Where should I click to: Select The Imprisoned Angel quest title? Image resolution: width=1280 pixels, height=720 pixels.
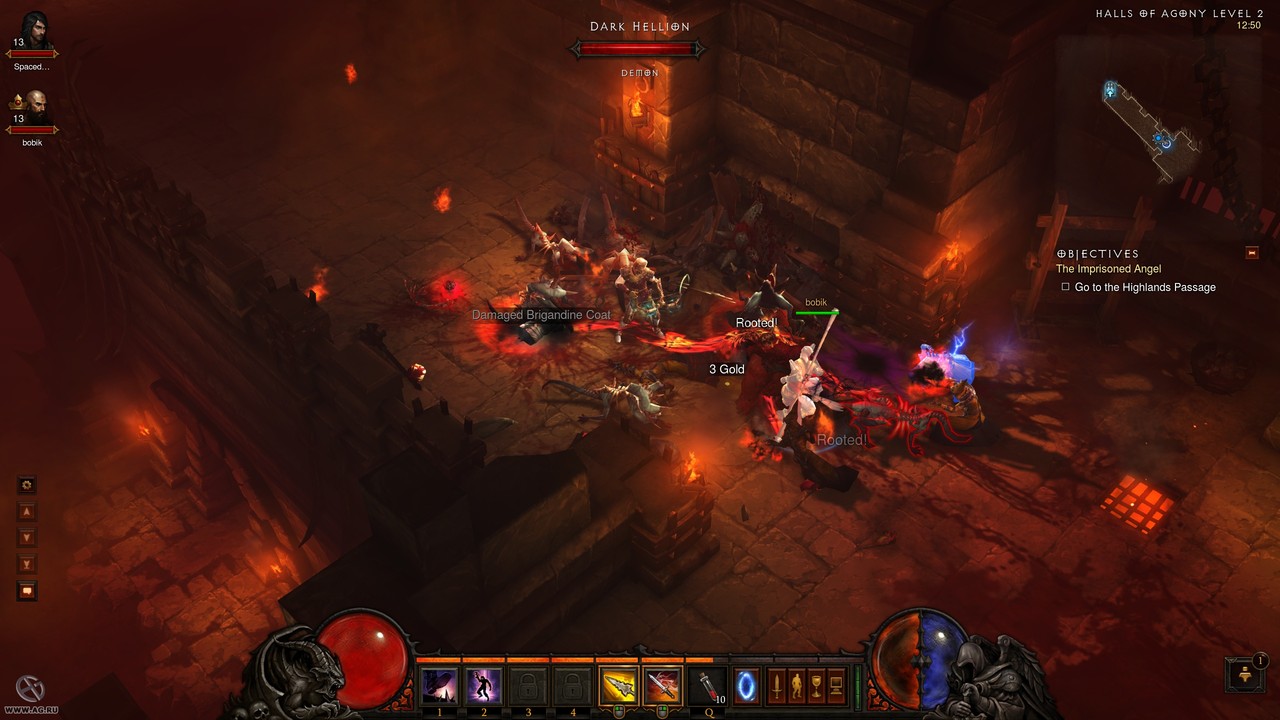point(1110,269)
